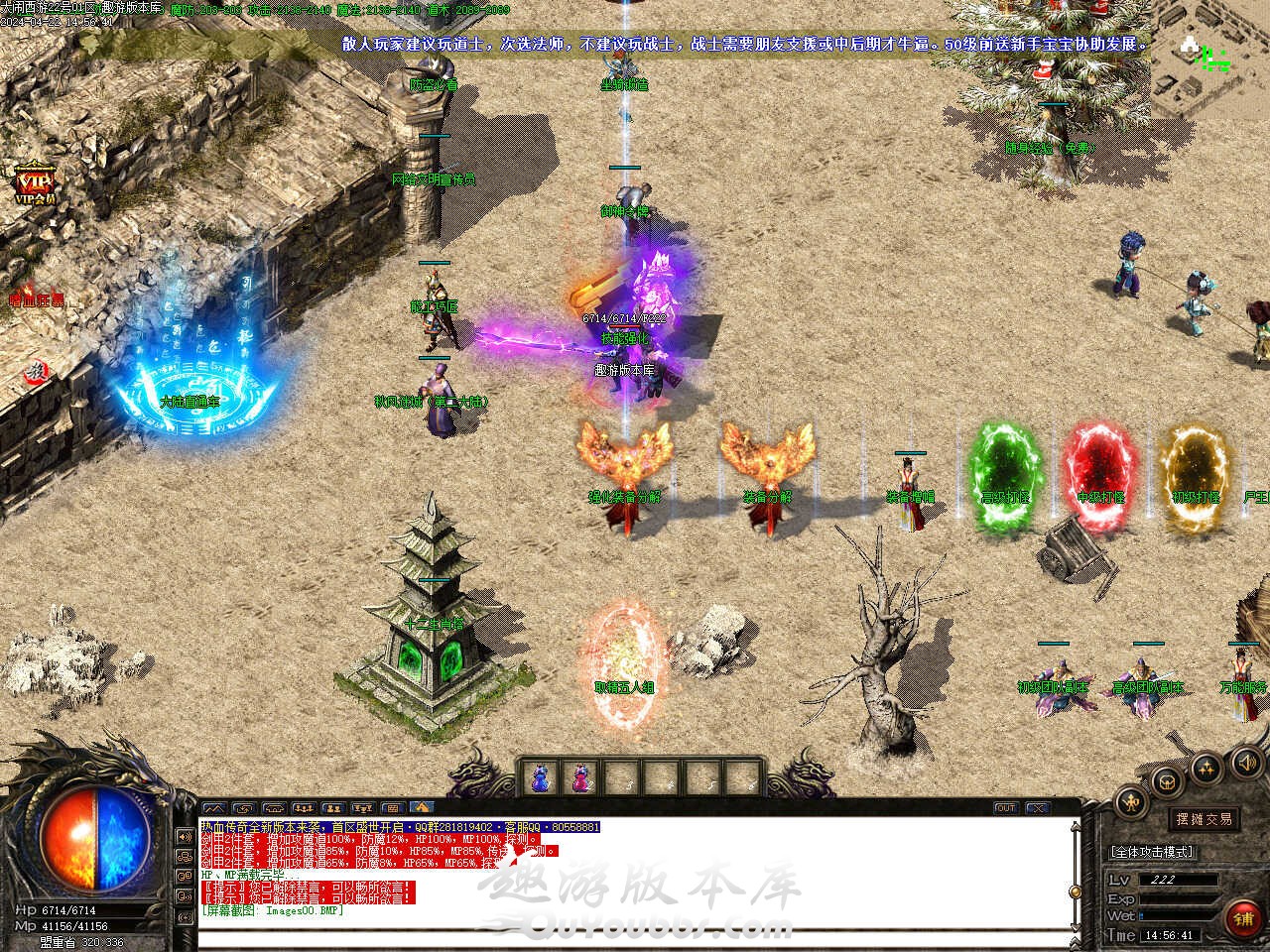Click the red 铺 shop button
The height and width of the screenshot is (952, 1270).
1243,919
